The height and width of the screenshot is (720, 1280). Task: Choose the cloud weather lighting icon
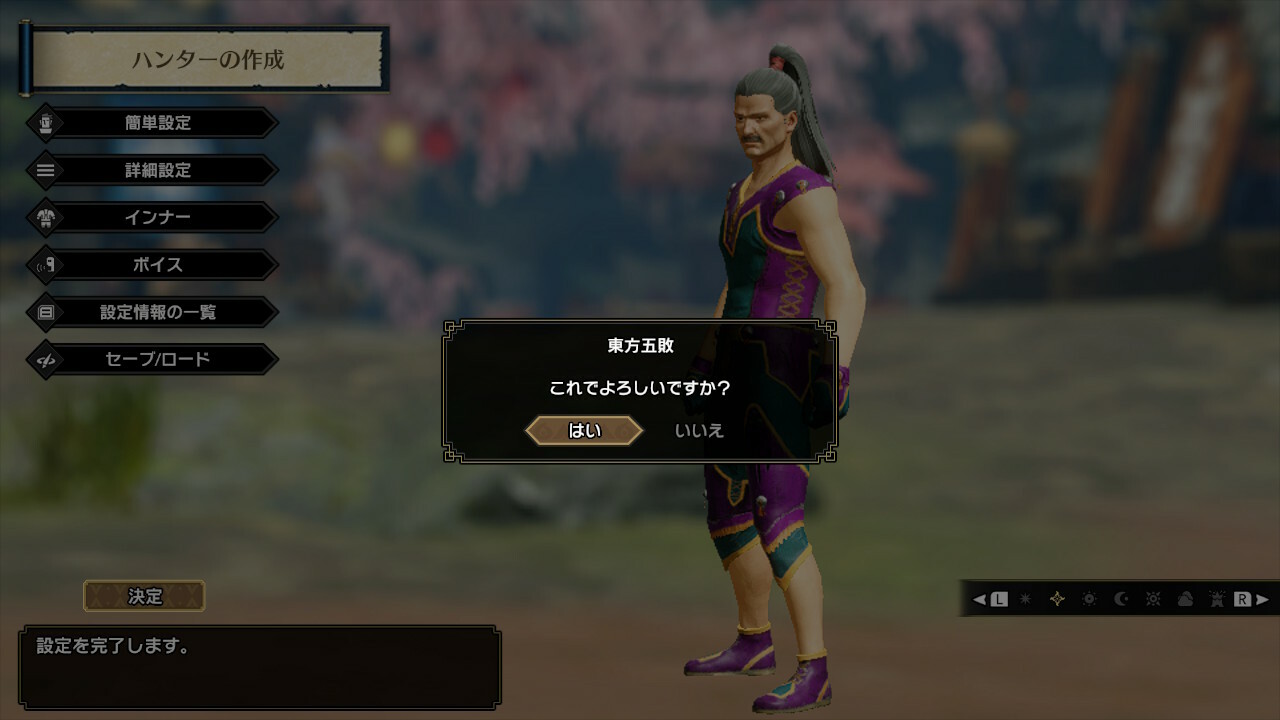(x=1185, y=599)
